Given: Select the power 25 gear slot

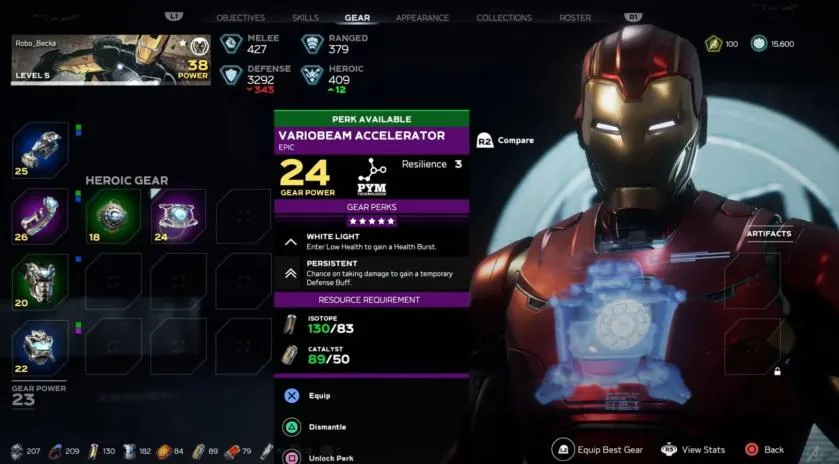Looking at the screenshot, I should tap(40, 150).
